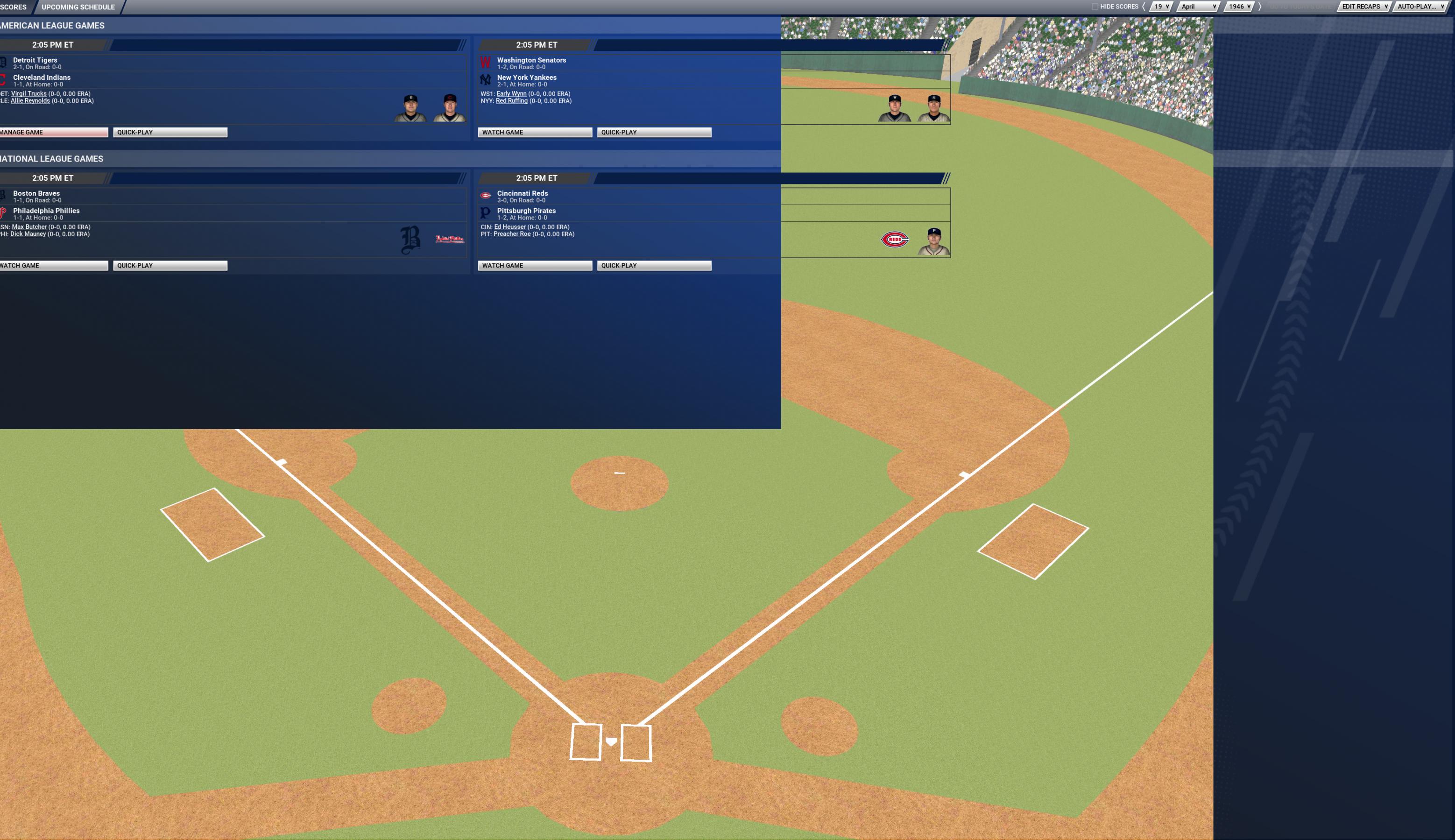Open Virgil Trucks player link
The image size is (1455, 840).
tap(29, 93)
